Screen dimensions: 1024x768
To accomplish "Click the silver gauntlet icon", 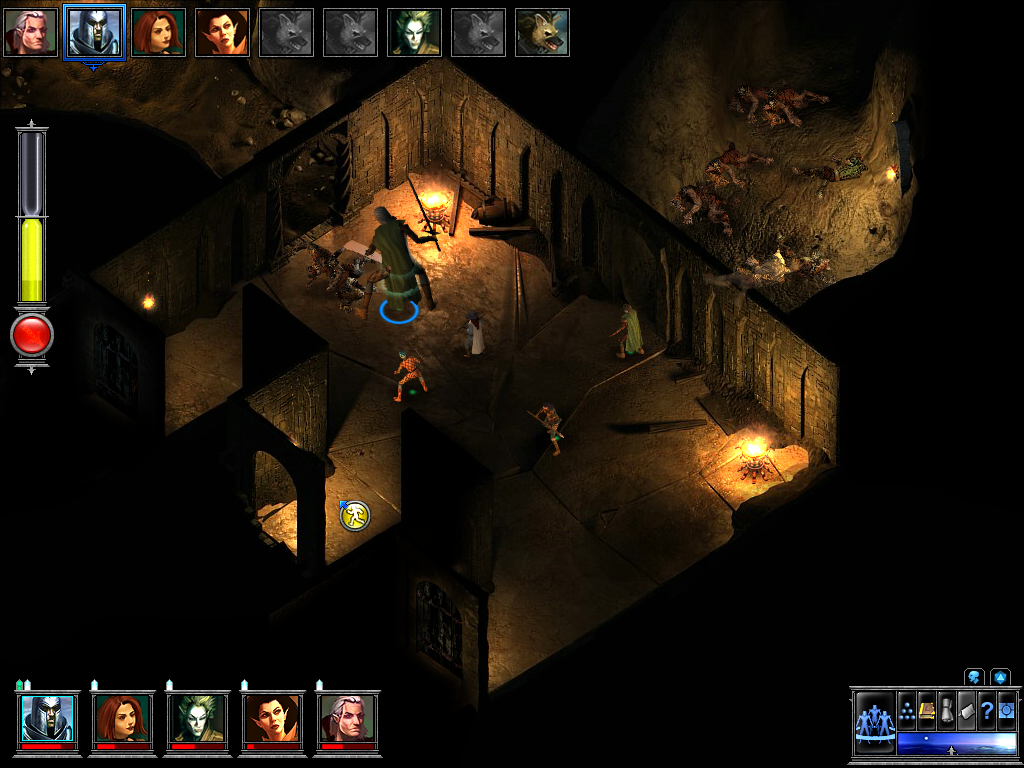I will (947, 710).
